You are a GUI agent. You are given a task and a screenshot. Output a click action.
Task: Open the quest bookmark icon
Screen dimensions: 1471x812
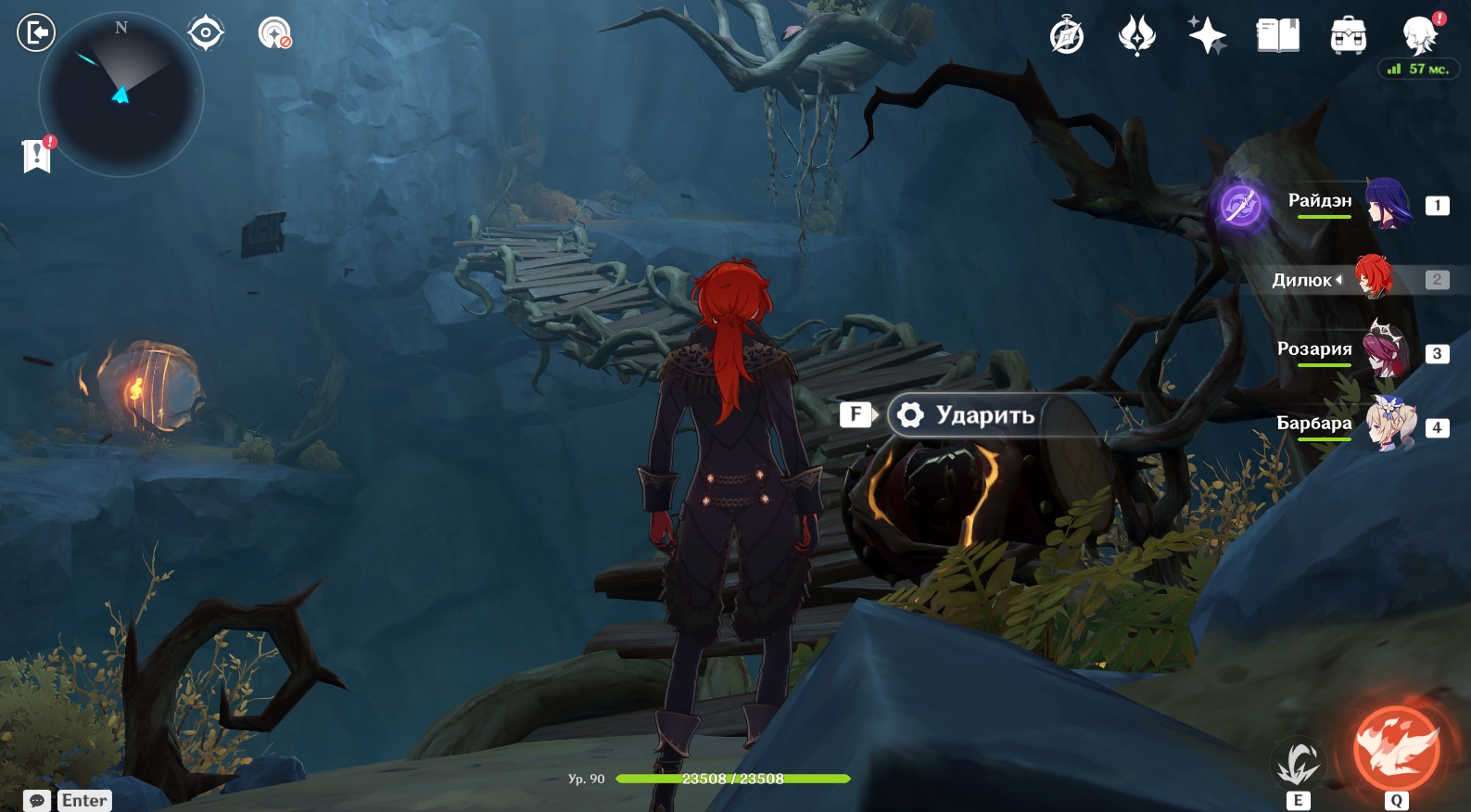click(36, 155)
